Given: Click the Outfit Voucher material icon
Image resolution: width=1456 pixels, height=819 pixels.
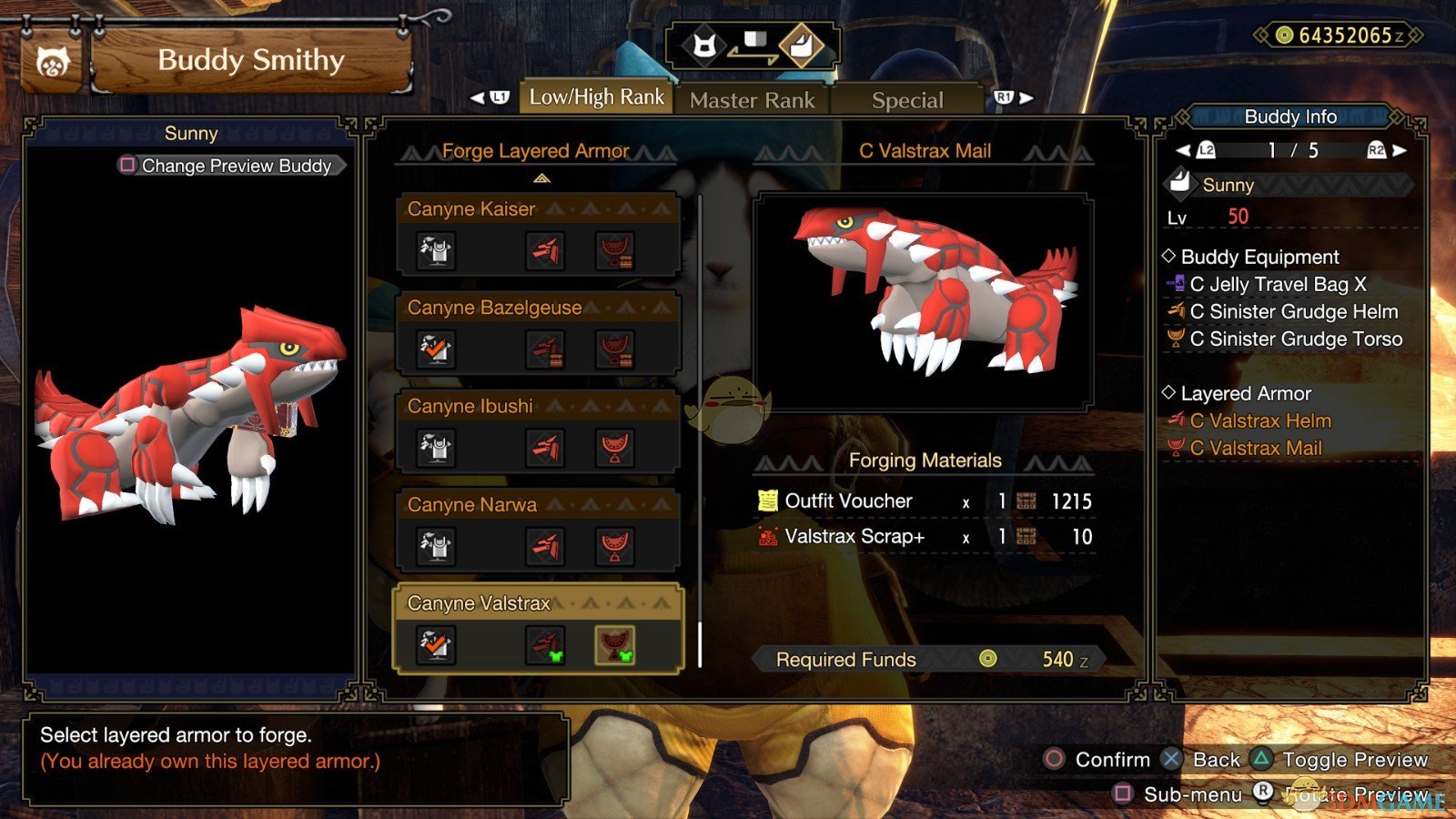Looking at the screenshot, I should point(769,500).
